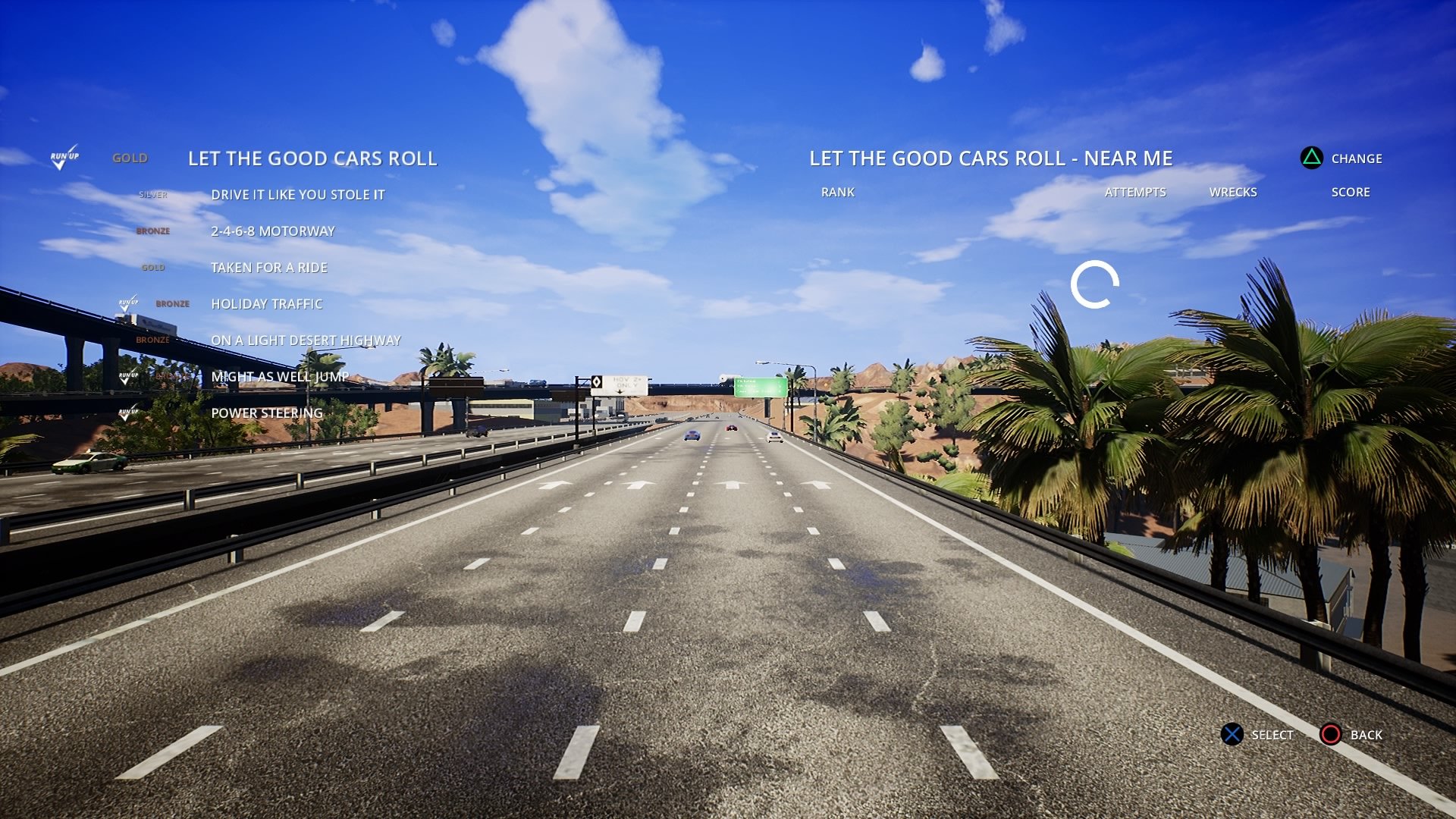Toggle the BRONZE medal for 2-4-6-8 Motorway
Screen dimensions: 1456x819
[155, 231]
